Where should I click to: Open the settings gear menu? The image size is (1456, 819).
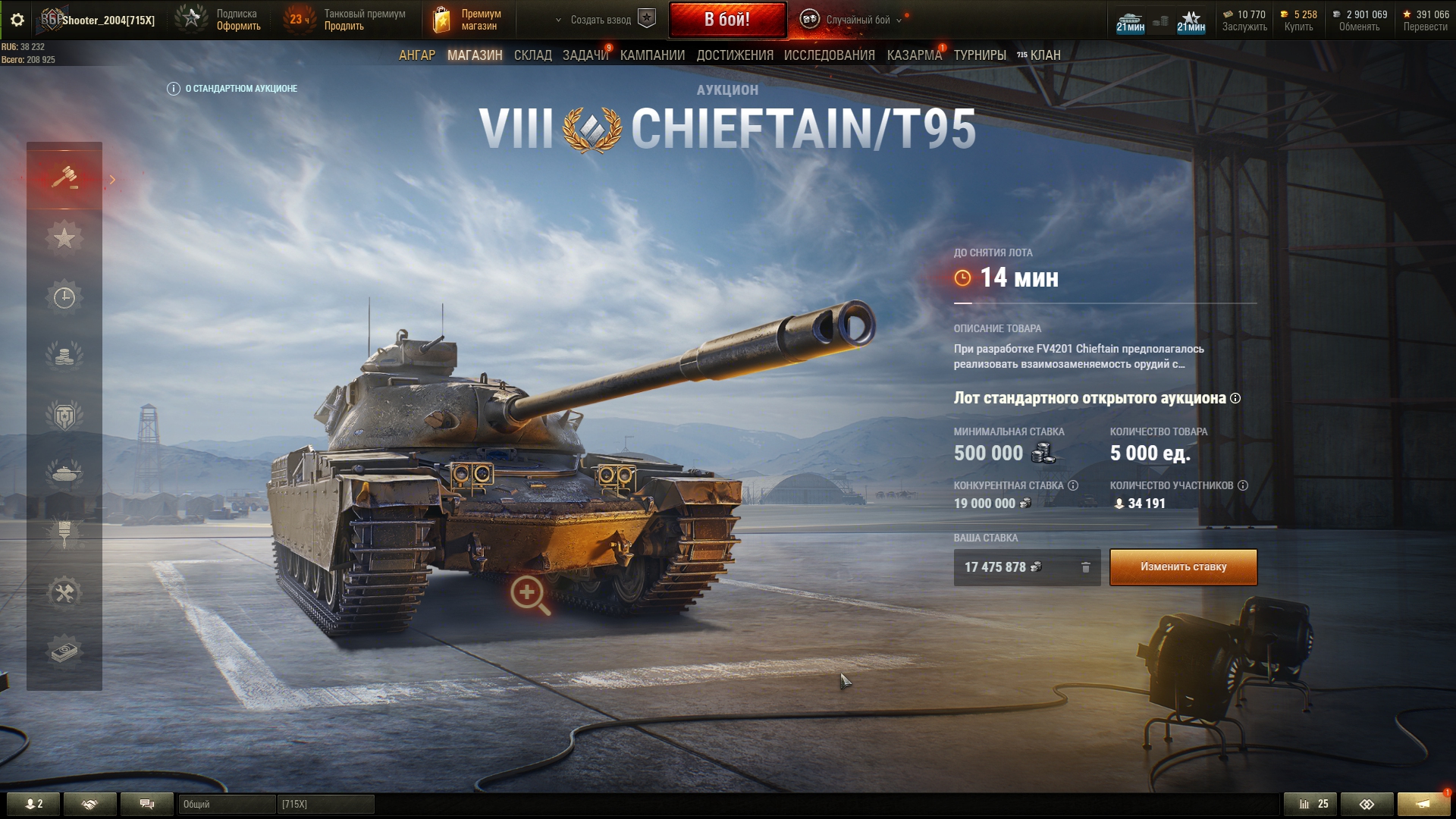click(17, 20)
